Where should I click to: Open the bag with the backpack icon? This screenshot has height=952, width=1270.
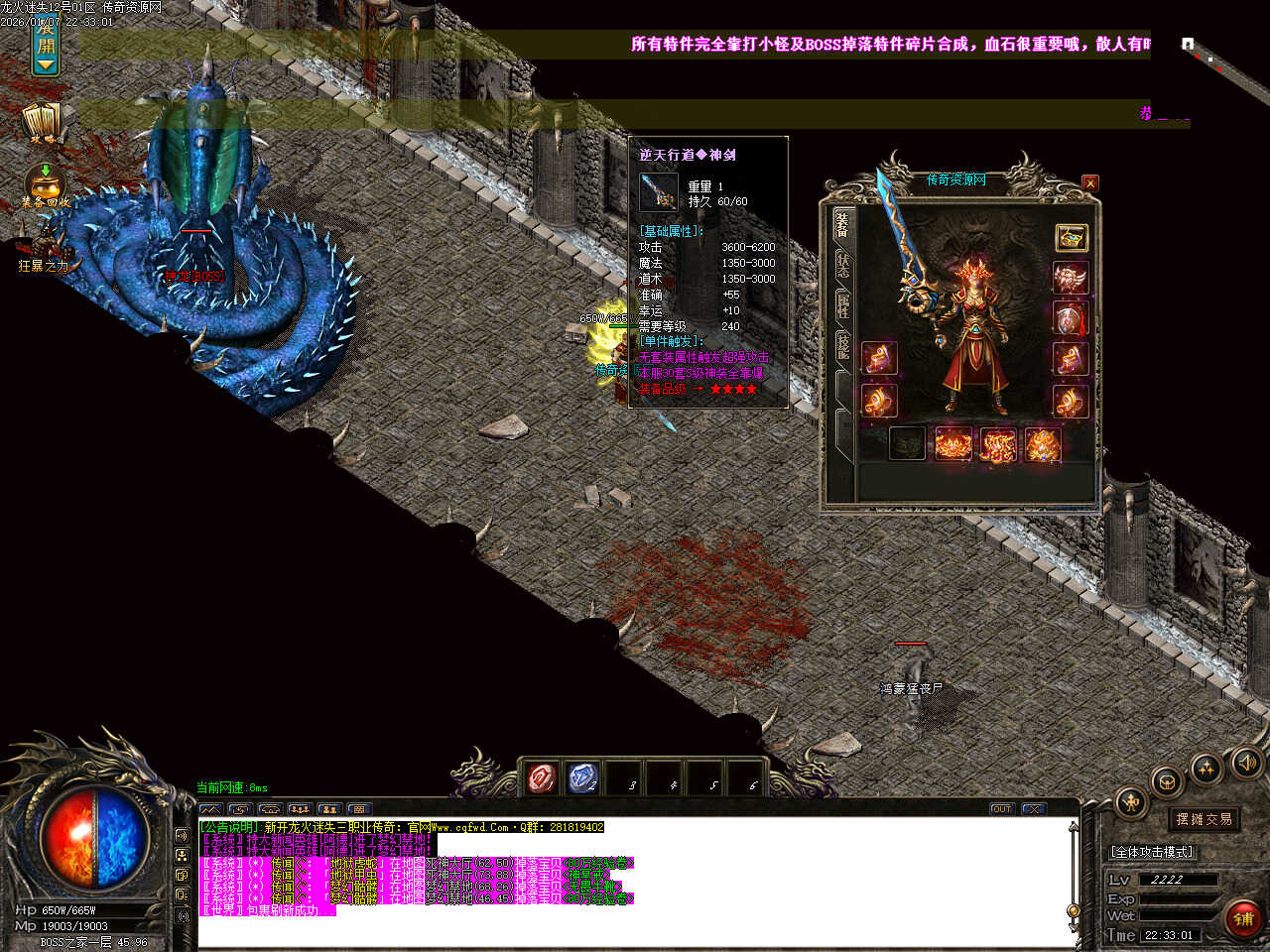(1168, 781)
